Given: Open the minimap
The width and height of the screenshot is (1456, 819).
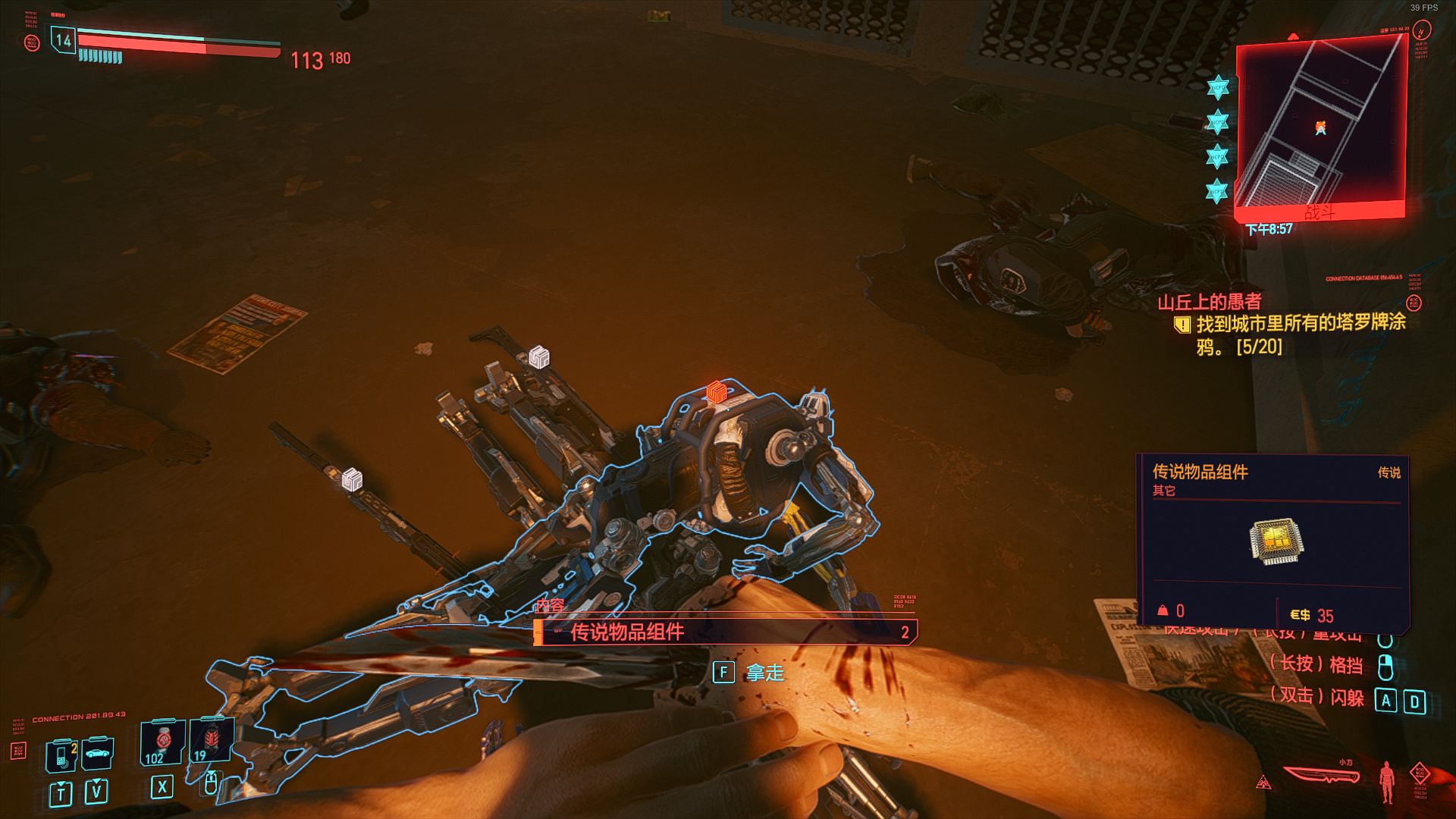Looking at the screenshot, I should pyautogui.click(x=1320, y=127).
